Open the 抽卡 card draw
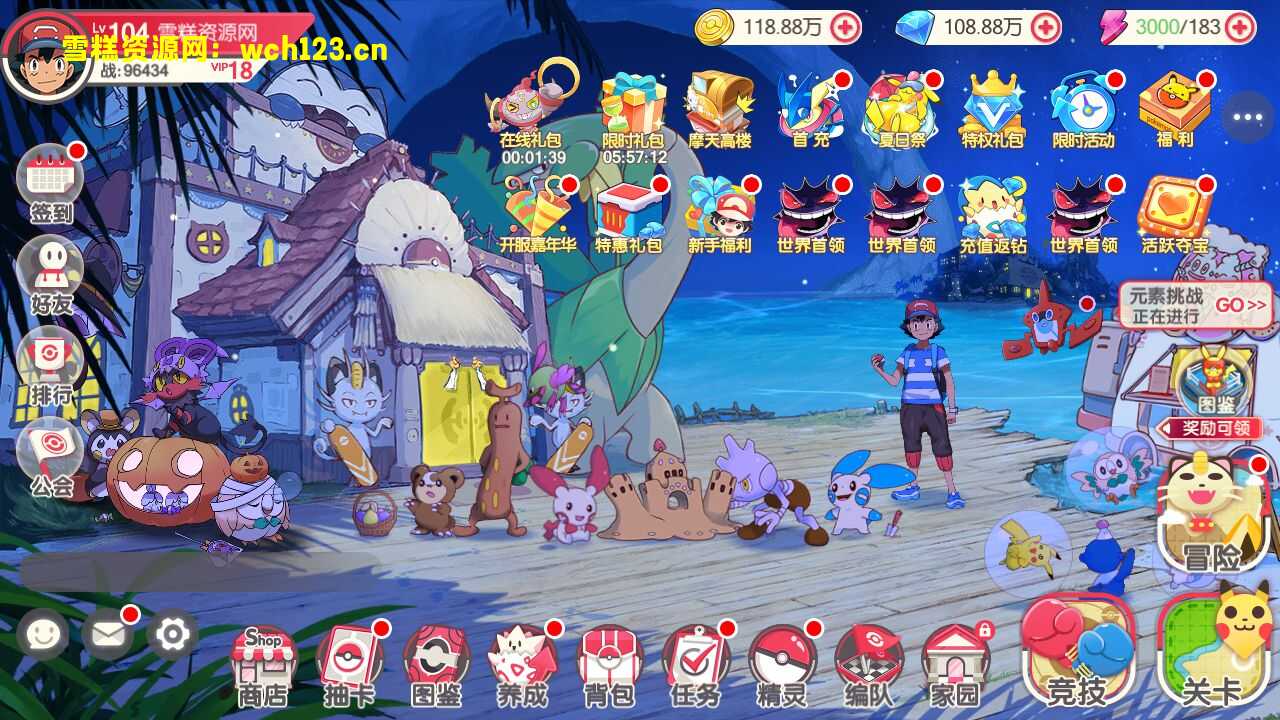This screenshot has width=1280, height=720. coord(350,663)
